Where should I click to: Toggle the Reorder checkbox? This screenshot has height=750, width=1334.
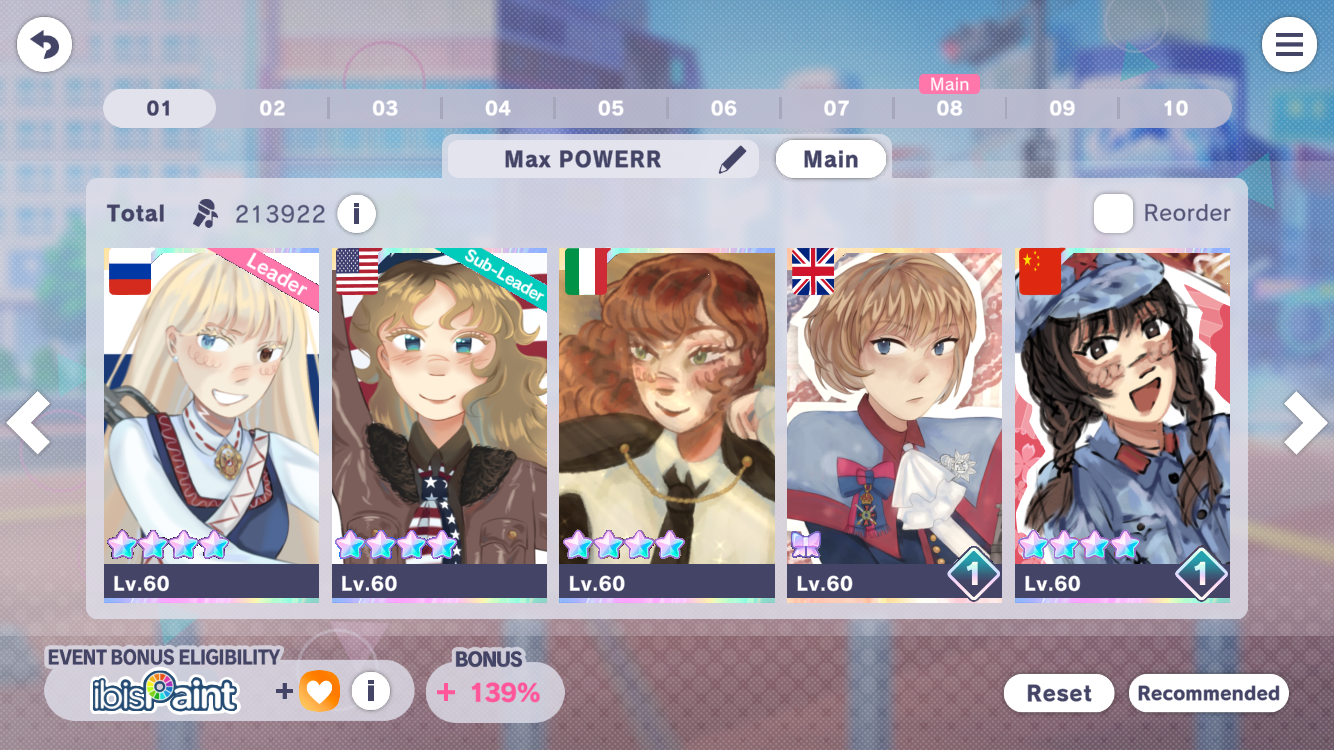click(x=1113, y=213)
